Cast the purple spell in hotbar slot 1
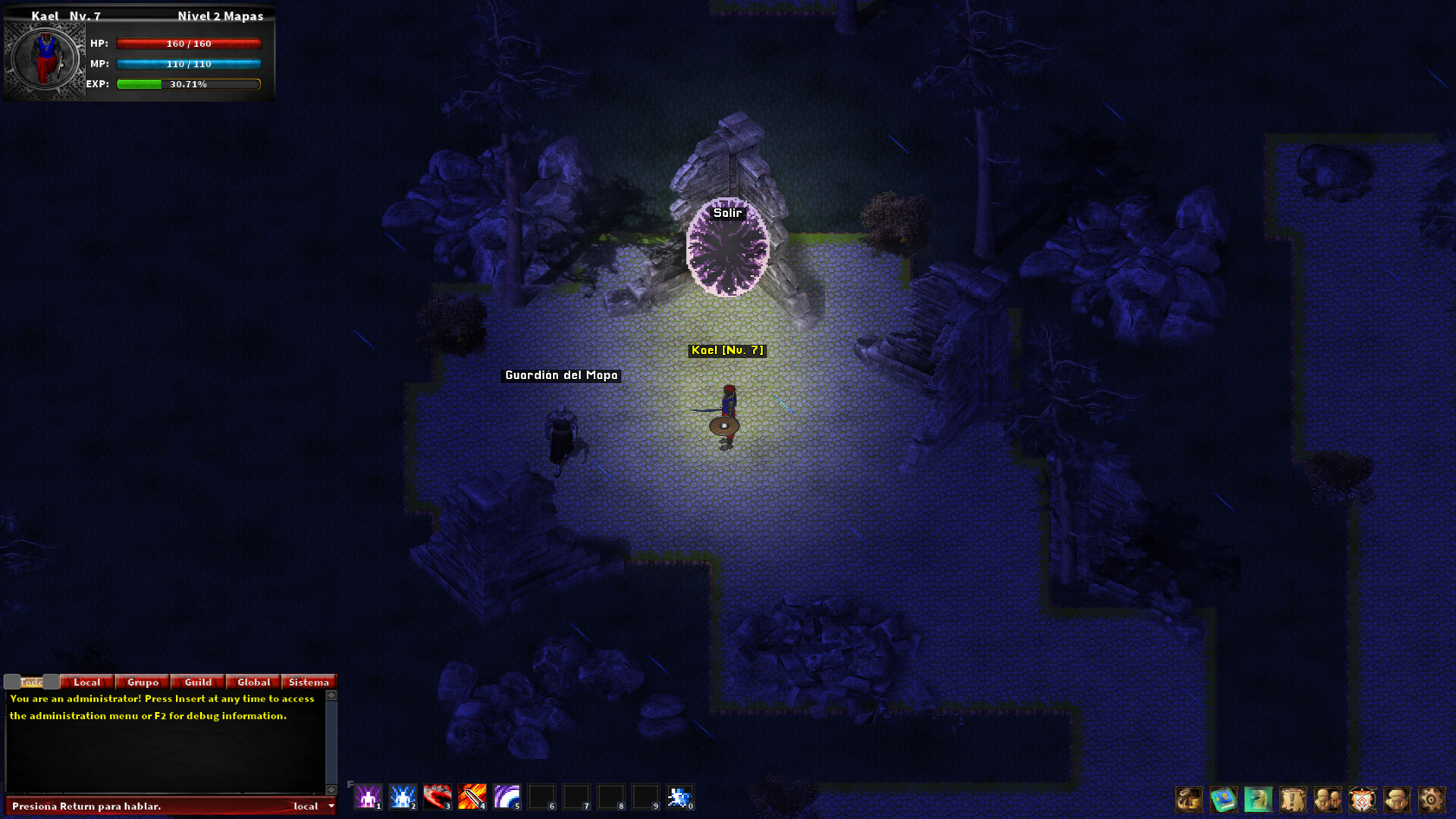Image resolution: width=1456 pixels, height=819 pixels. pyautogui.click(x=368, y=796)
